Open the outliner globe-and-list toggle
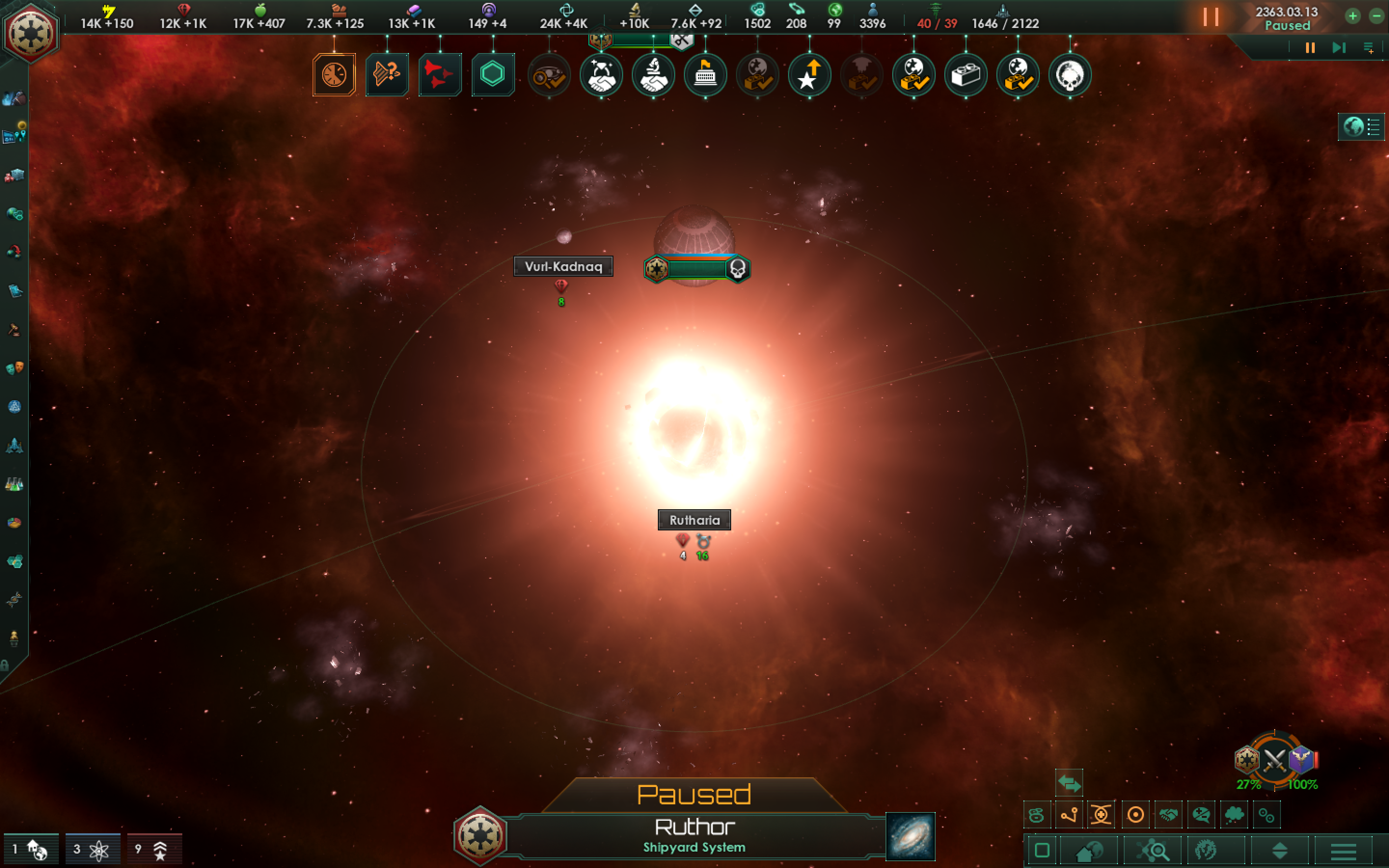1389x868 pixels. (1361, 126)
